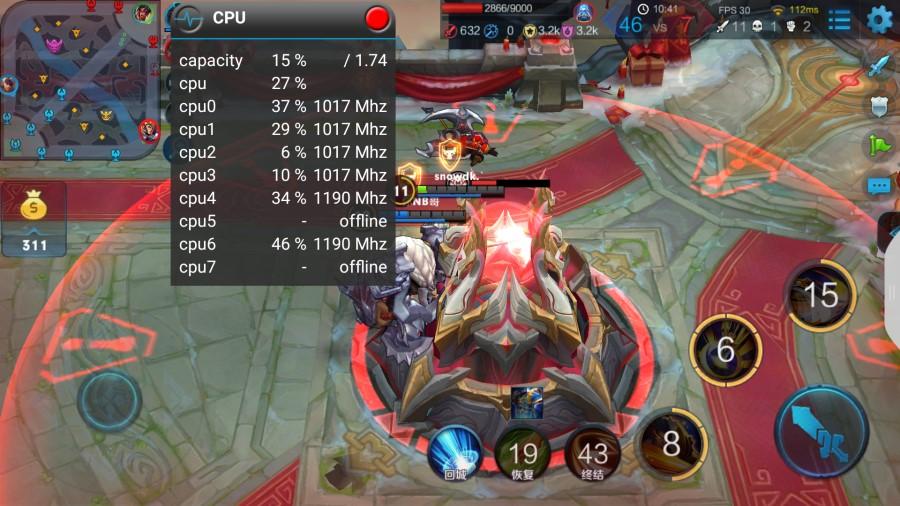Open the gold coin shop showing 311
This screenshot has height=506, width=900.
pos(34,218)
